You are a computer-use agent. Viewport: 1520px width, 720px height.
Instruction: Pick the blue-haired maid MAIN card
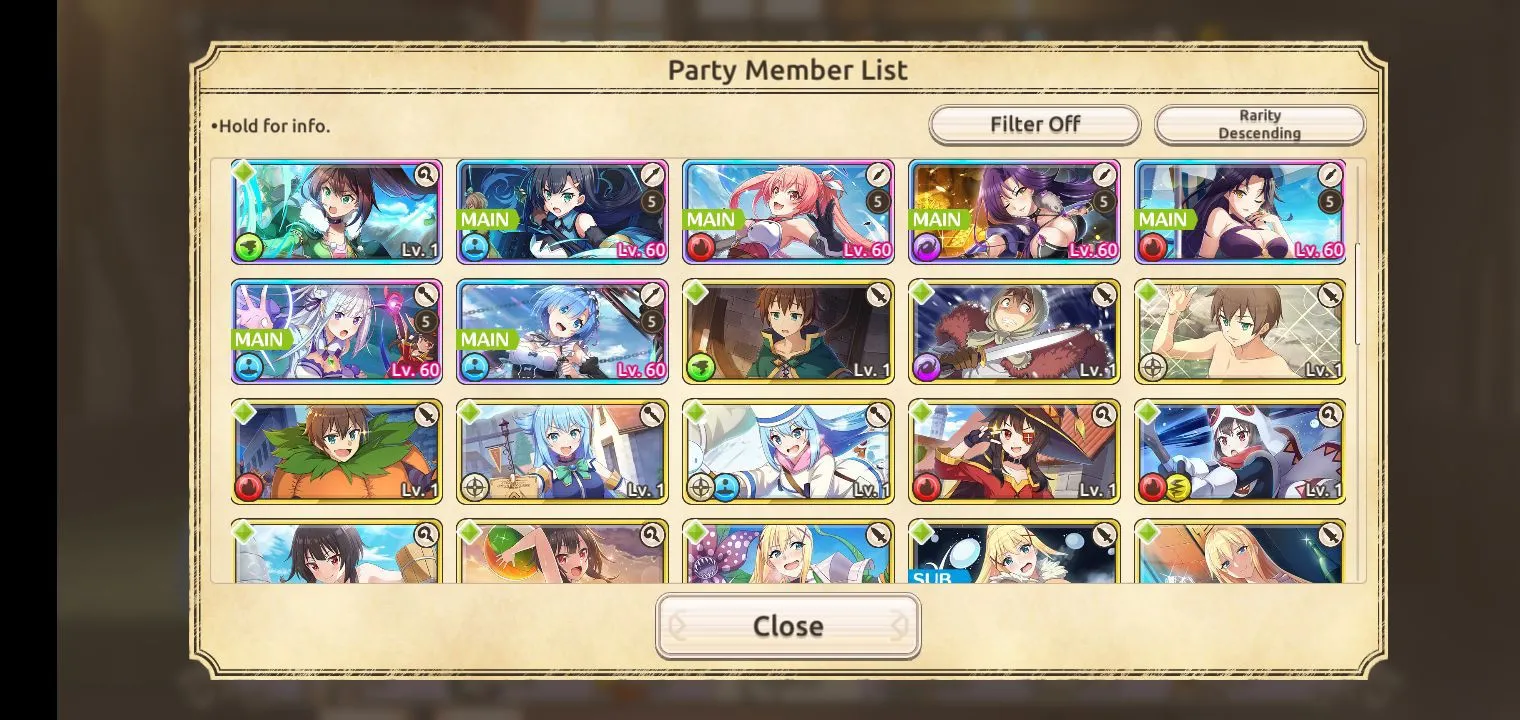(562, 331)
